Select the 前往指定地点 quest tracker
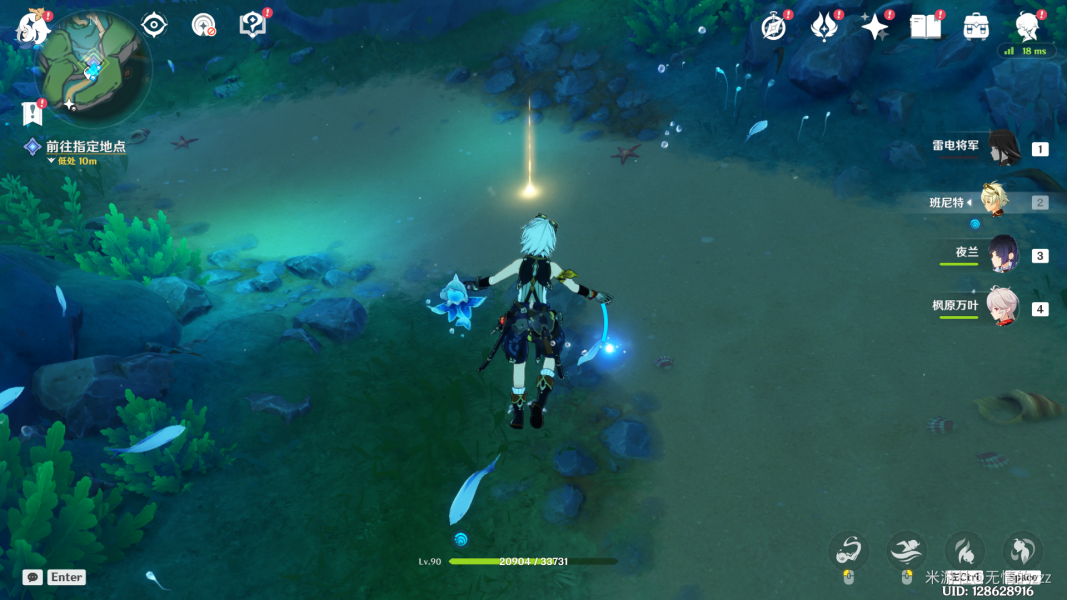Screen dimensions: 1067x600 coord(85,147)
